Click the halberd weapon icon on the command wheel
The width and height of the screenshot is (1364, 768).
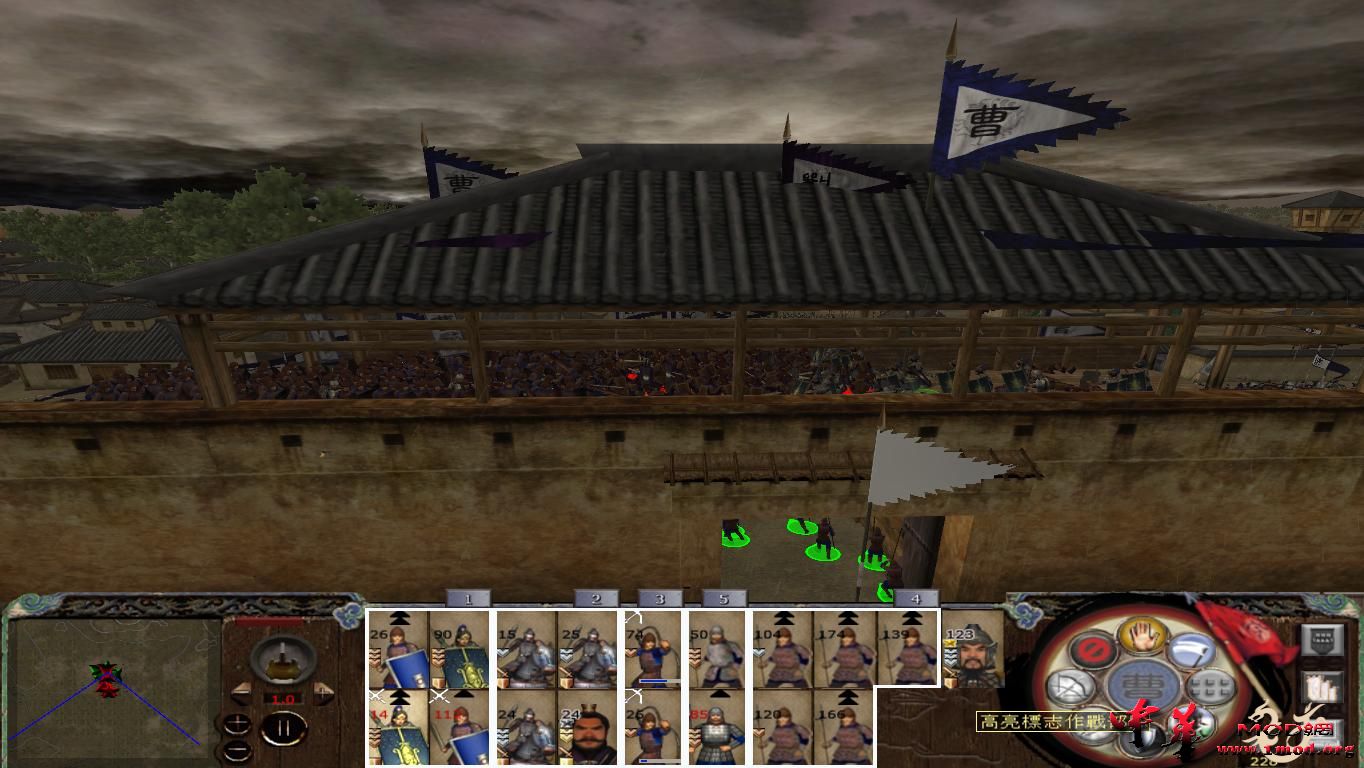point(1194,650)
